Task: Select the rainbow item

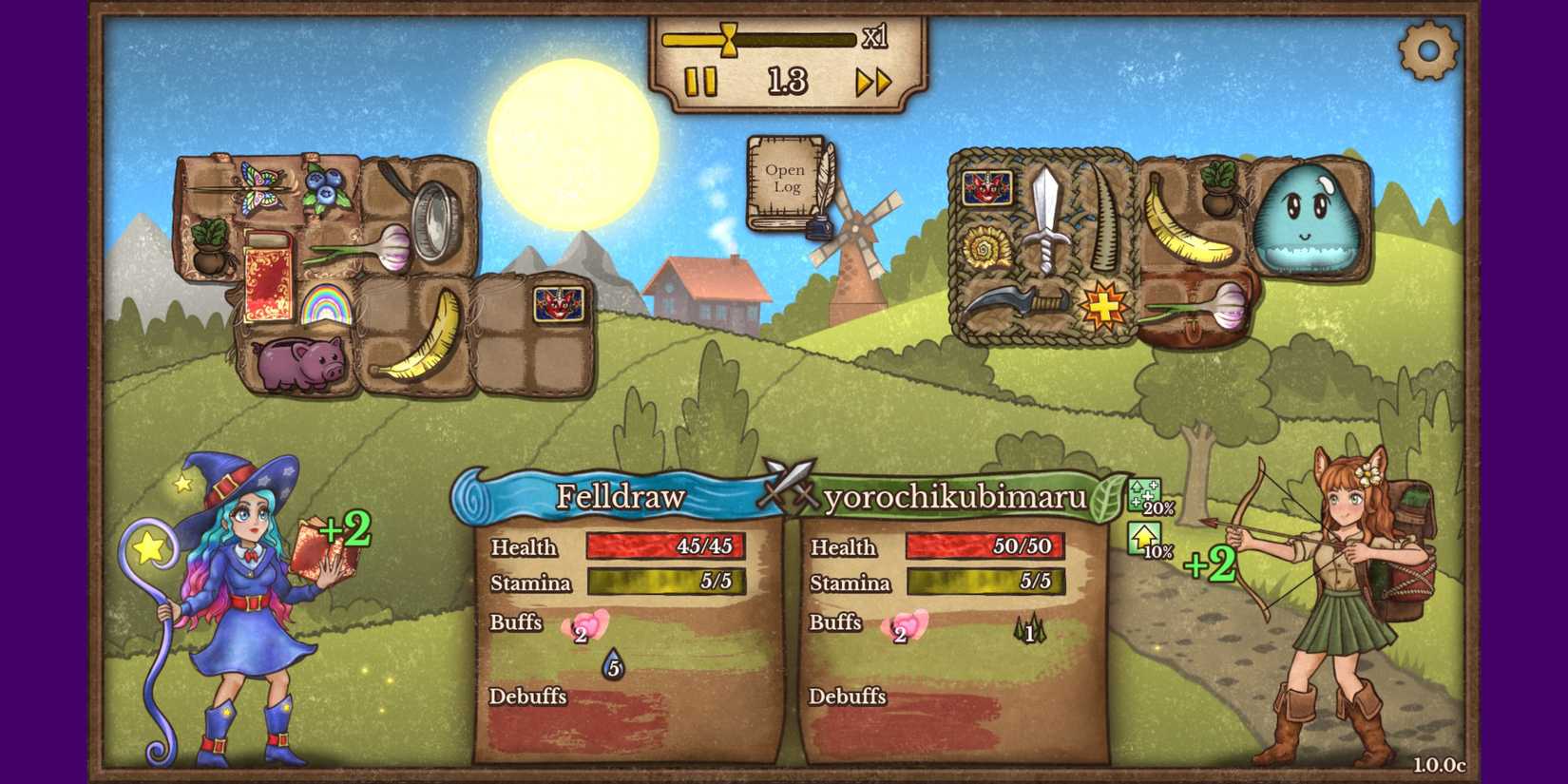Action: (x=325, y=304)
